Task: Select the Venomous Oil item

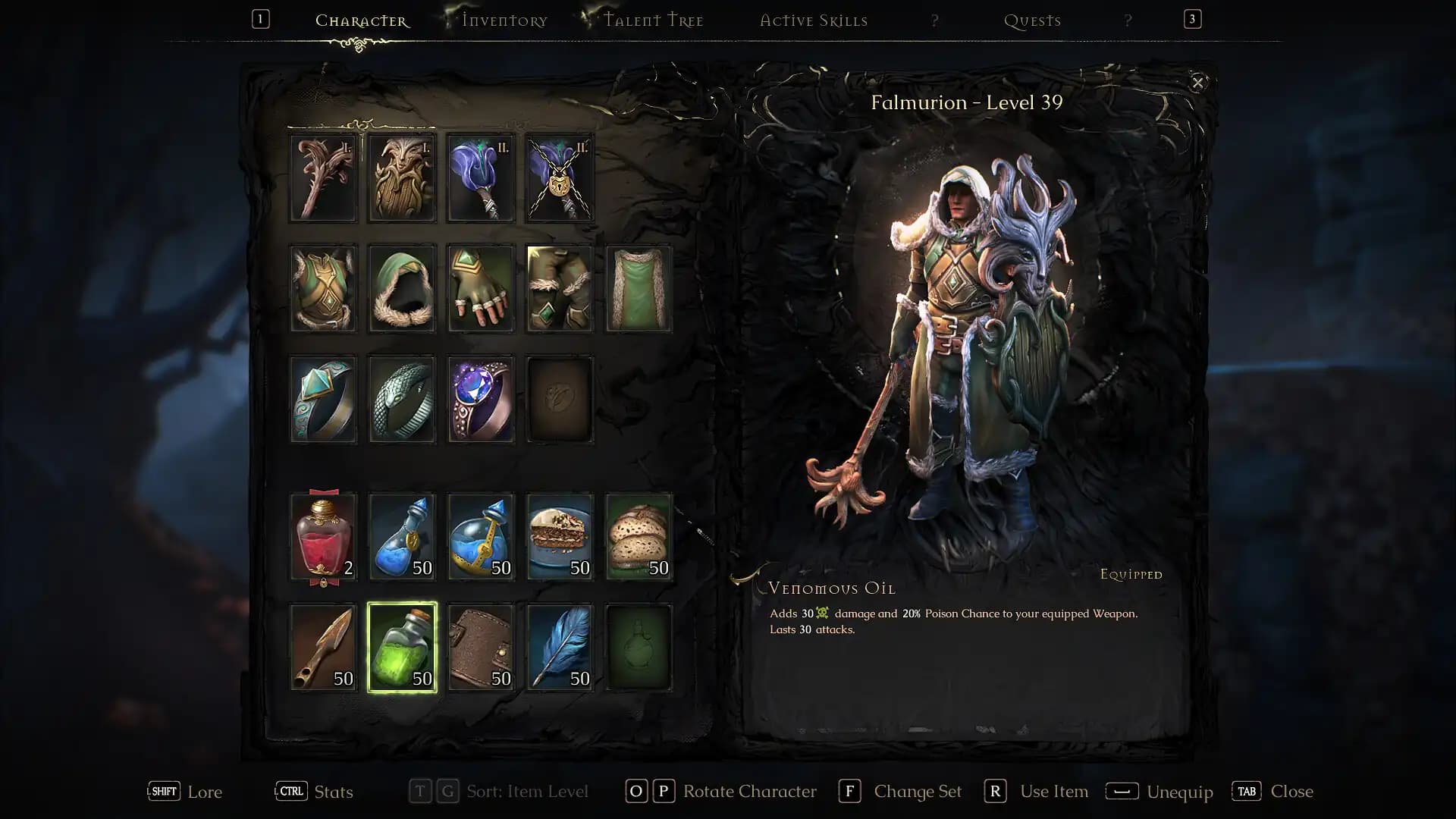Action: pos(401,645)
